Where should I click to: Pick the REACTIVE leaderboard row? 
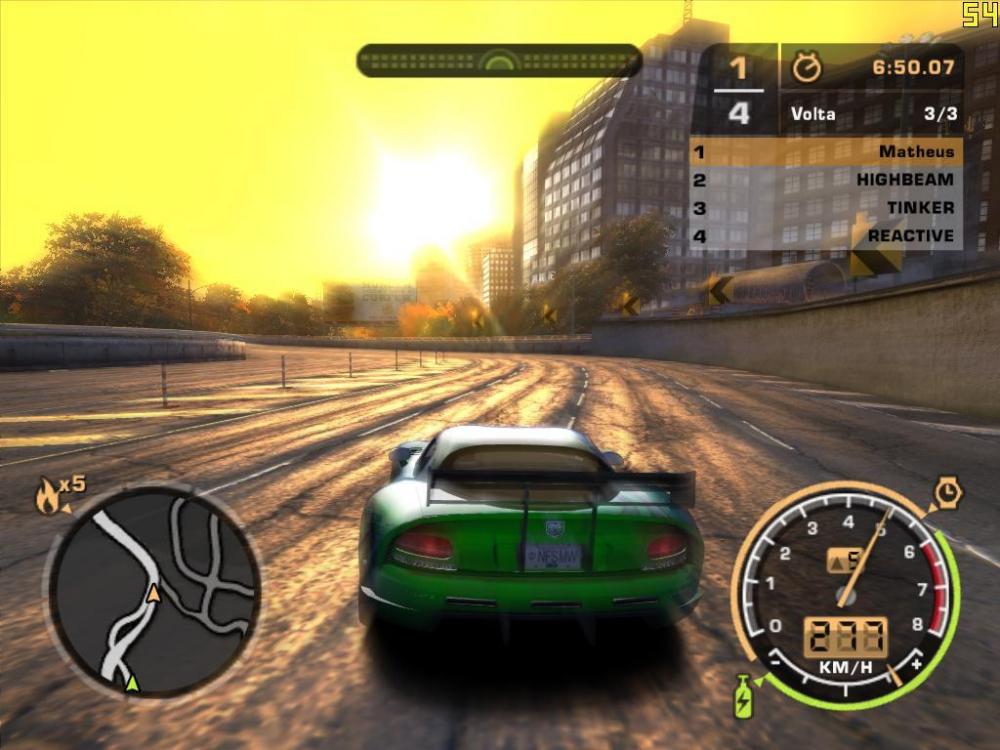coord(826,236)
